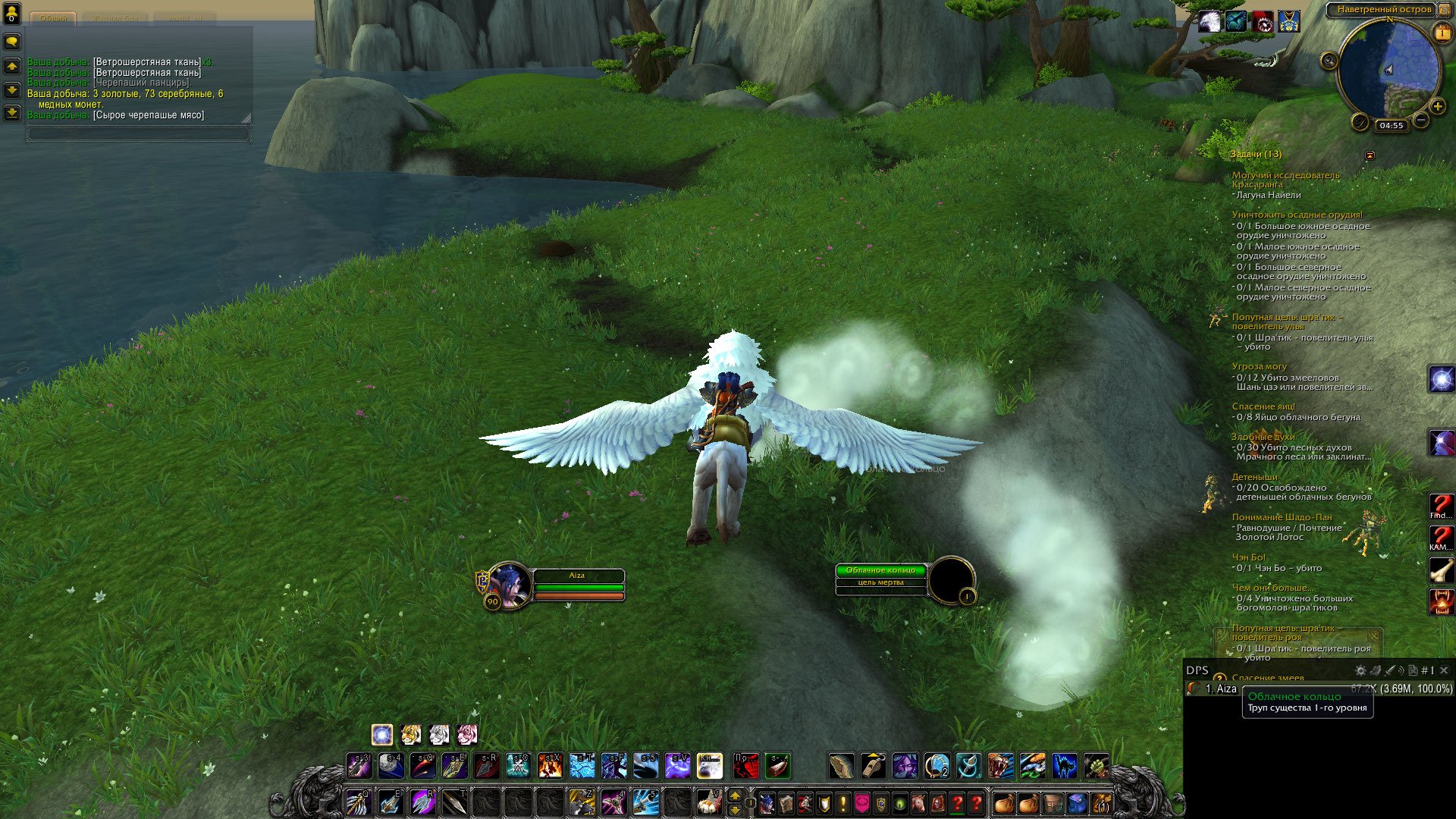
Task: Toggle the minimap tracking magnifier button
Action: [x=1329, y=61]
